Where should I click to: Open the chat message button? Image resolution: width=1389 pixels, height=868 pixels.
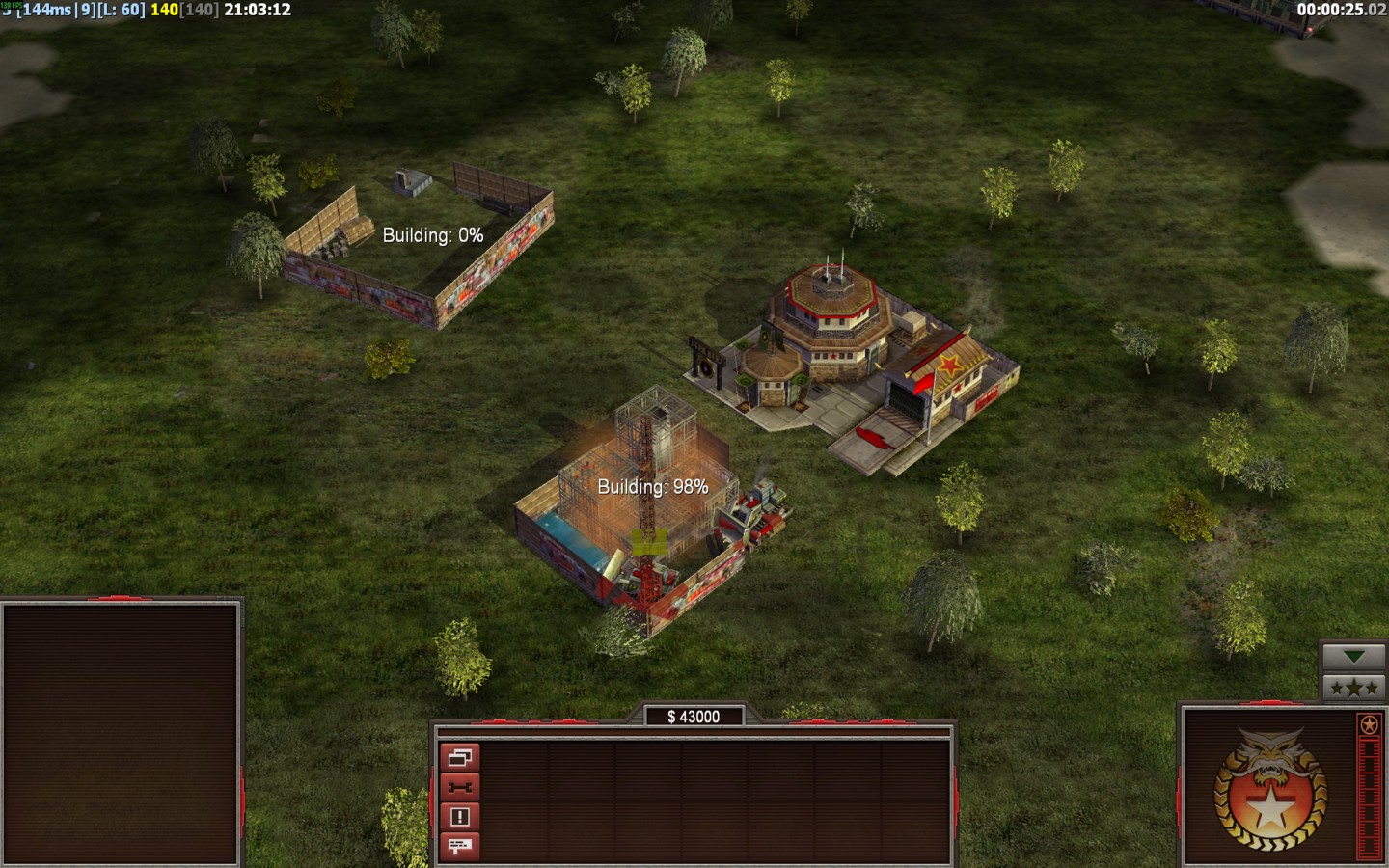(x=459, y=846)
